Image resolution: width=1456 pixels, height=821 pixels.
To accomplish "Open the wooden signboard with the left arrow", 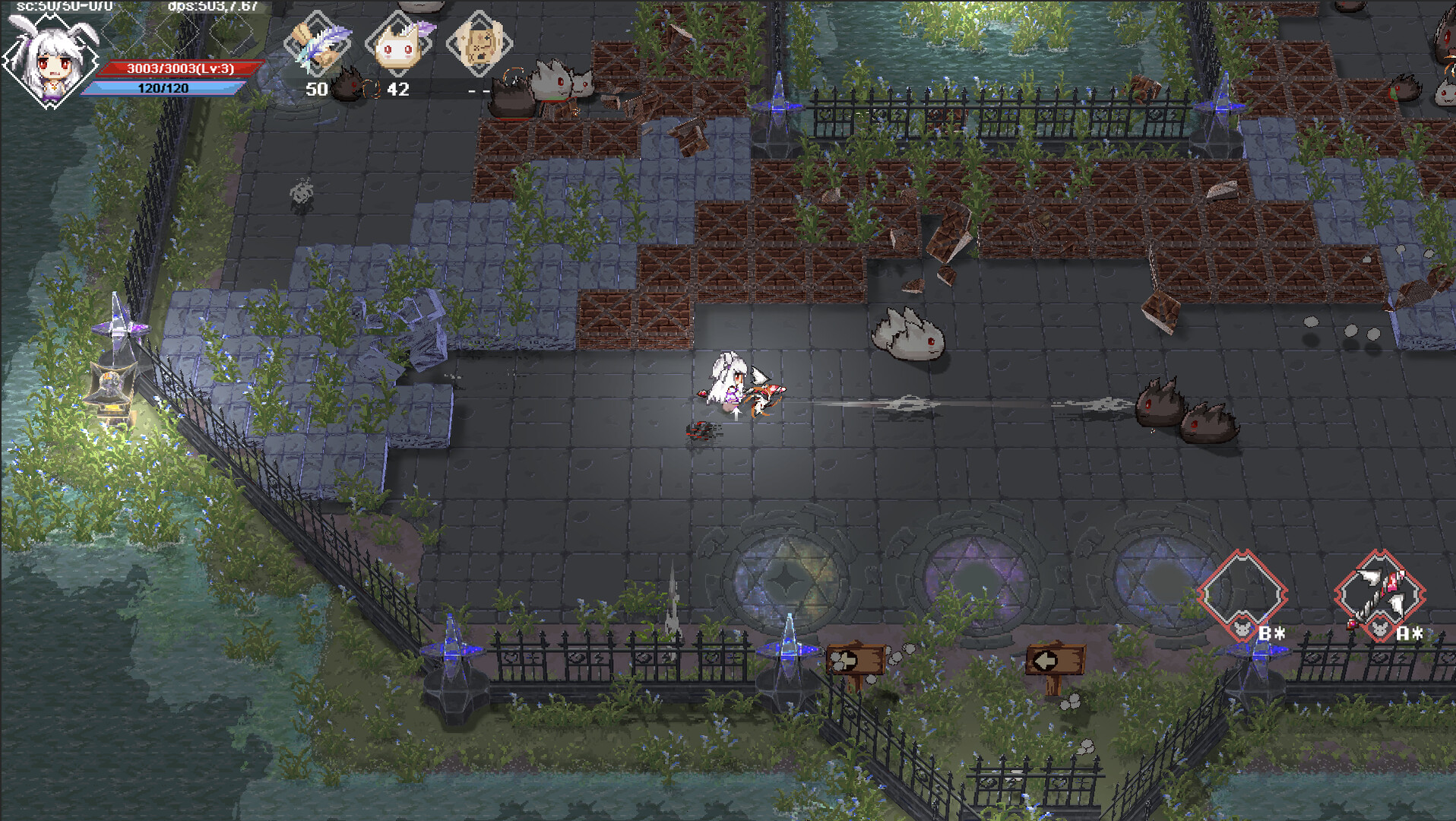I will point(1056,659).
